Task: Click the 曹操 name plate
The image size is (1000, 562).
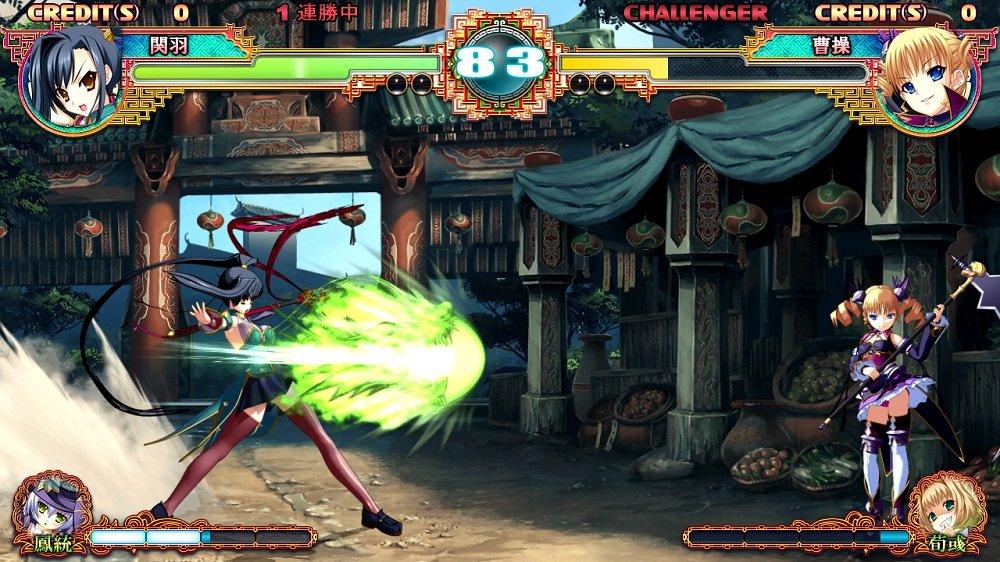Action: point(815,45)
